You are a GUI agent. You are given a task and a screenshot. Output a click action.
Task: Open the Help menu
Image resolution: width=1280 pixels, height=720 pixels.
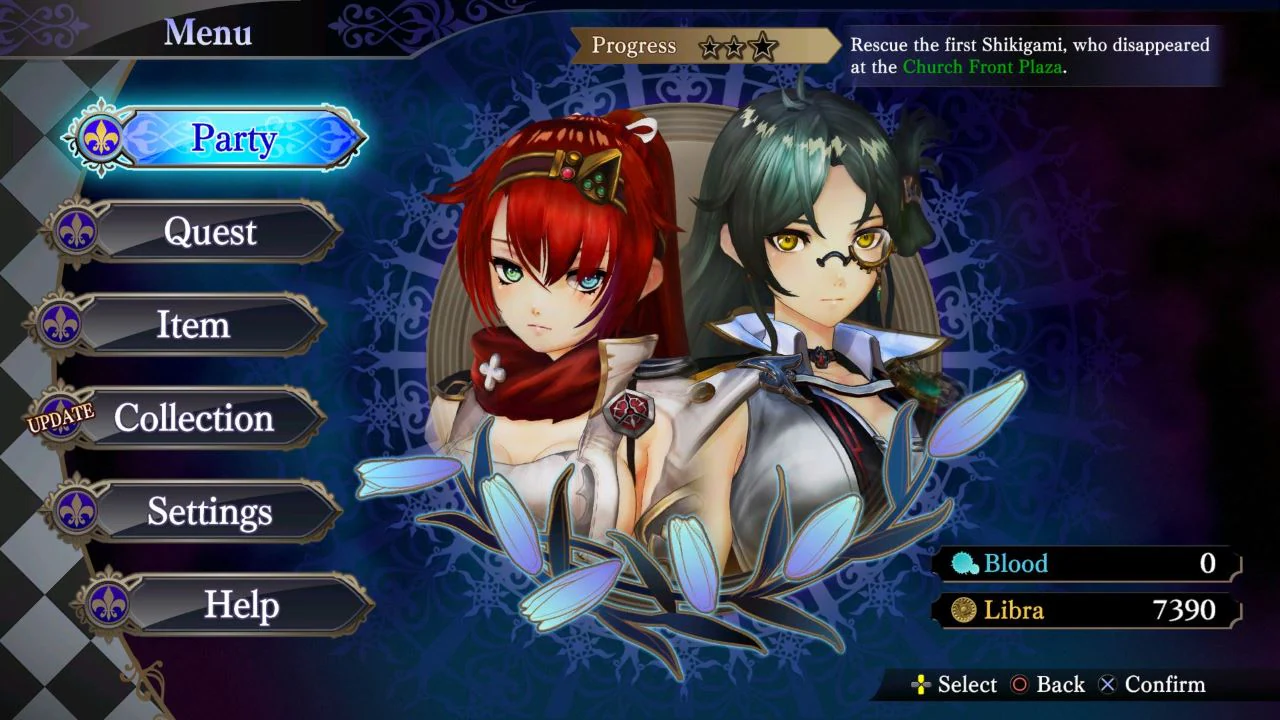(x=241, y=606)
